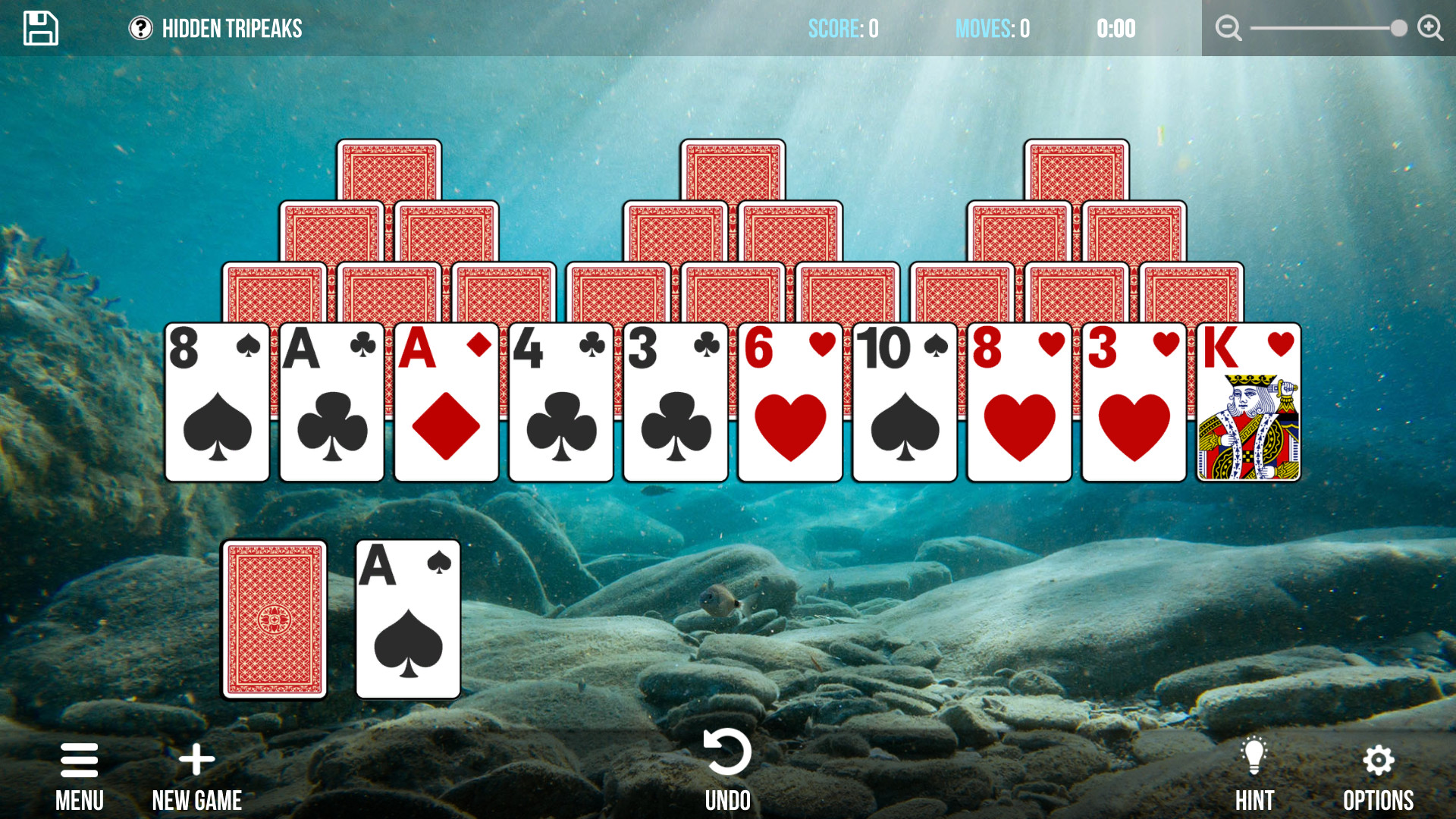1456x819 pixels.
Task: Select the Ace of Diamonds card
Action: pyautogui.click(x=447, y=402)
